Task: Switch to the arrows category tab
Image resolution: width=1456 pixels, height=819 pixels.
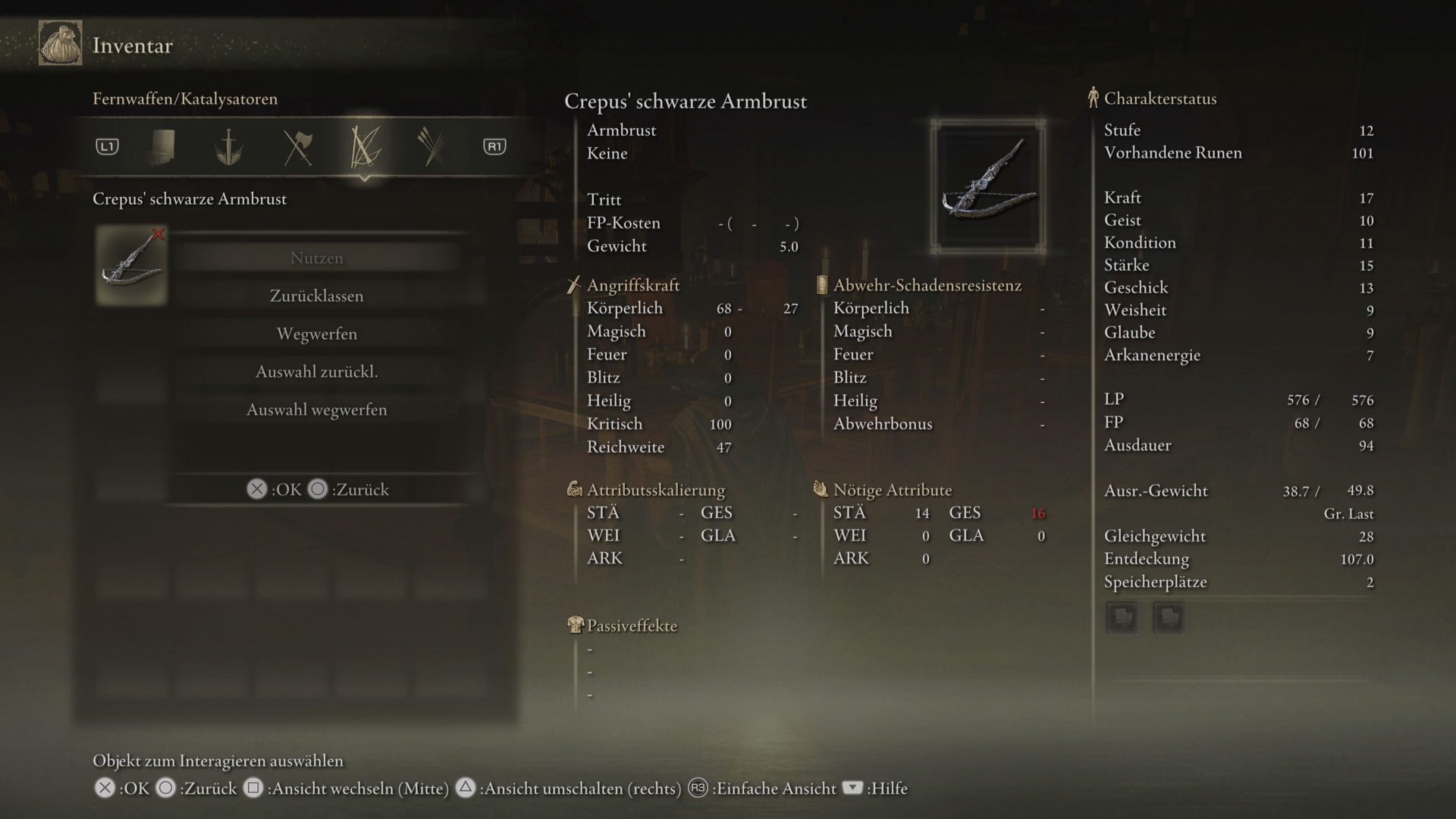Action: 433,147
